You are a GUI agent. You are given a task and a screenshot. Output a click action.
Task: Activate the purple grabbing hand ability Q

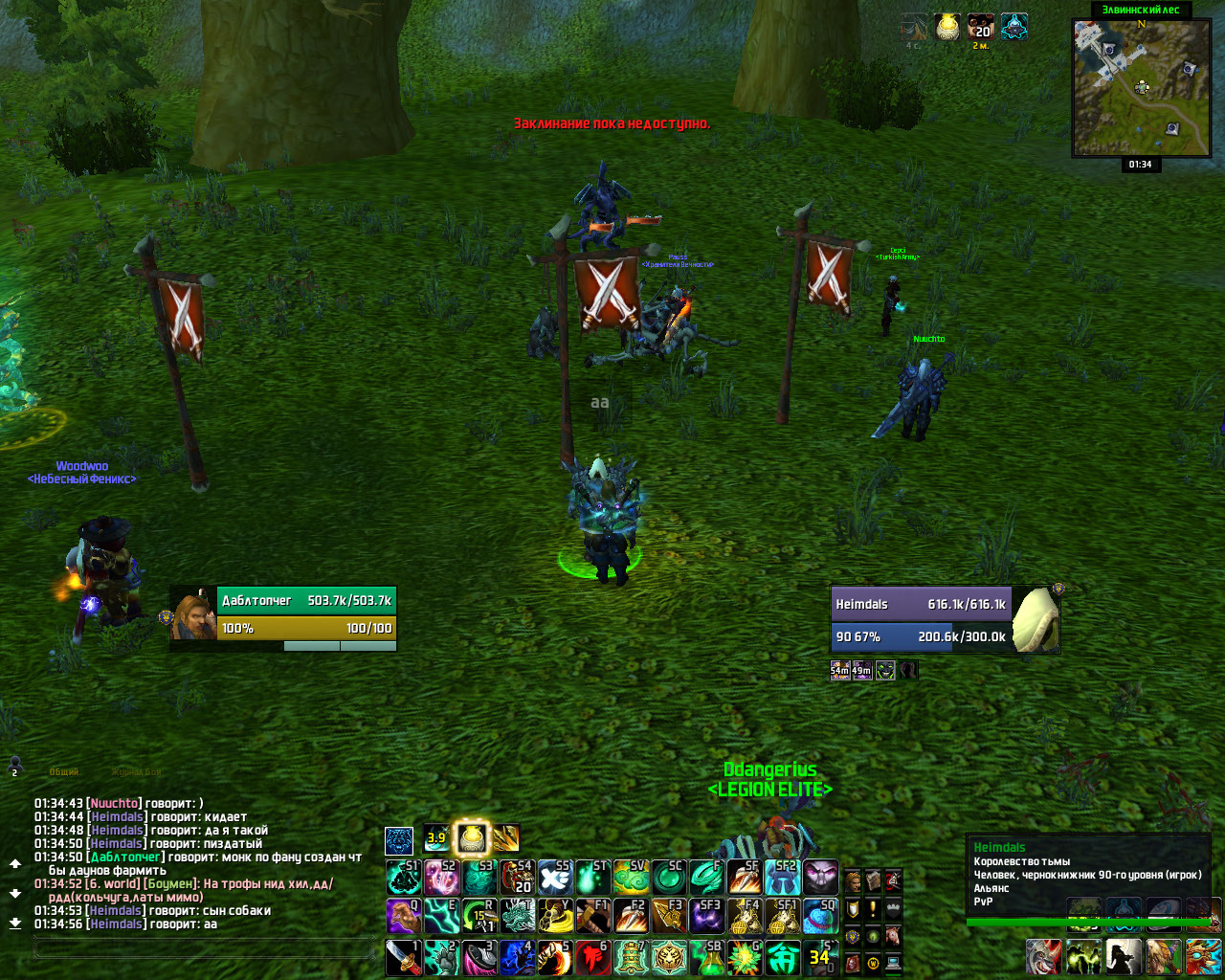(x=403, y=916)
